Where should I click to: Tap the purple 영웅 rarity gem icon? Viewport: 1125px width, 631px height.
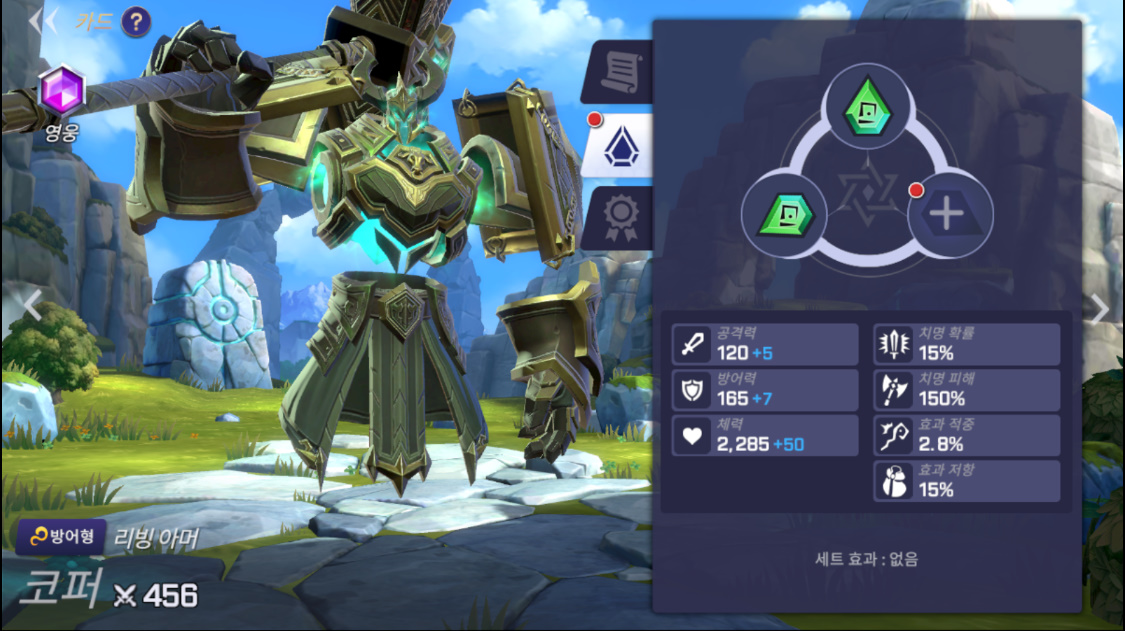point(60,90)
